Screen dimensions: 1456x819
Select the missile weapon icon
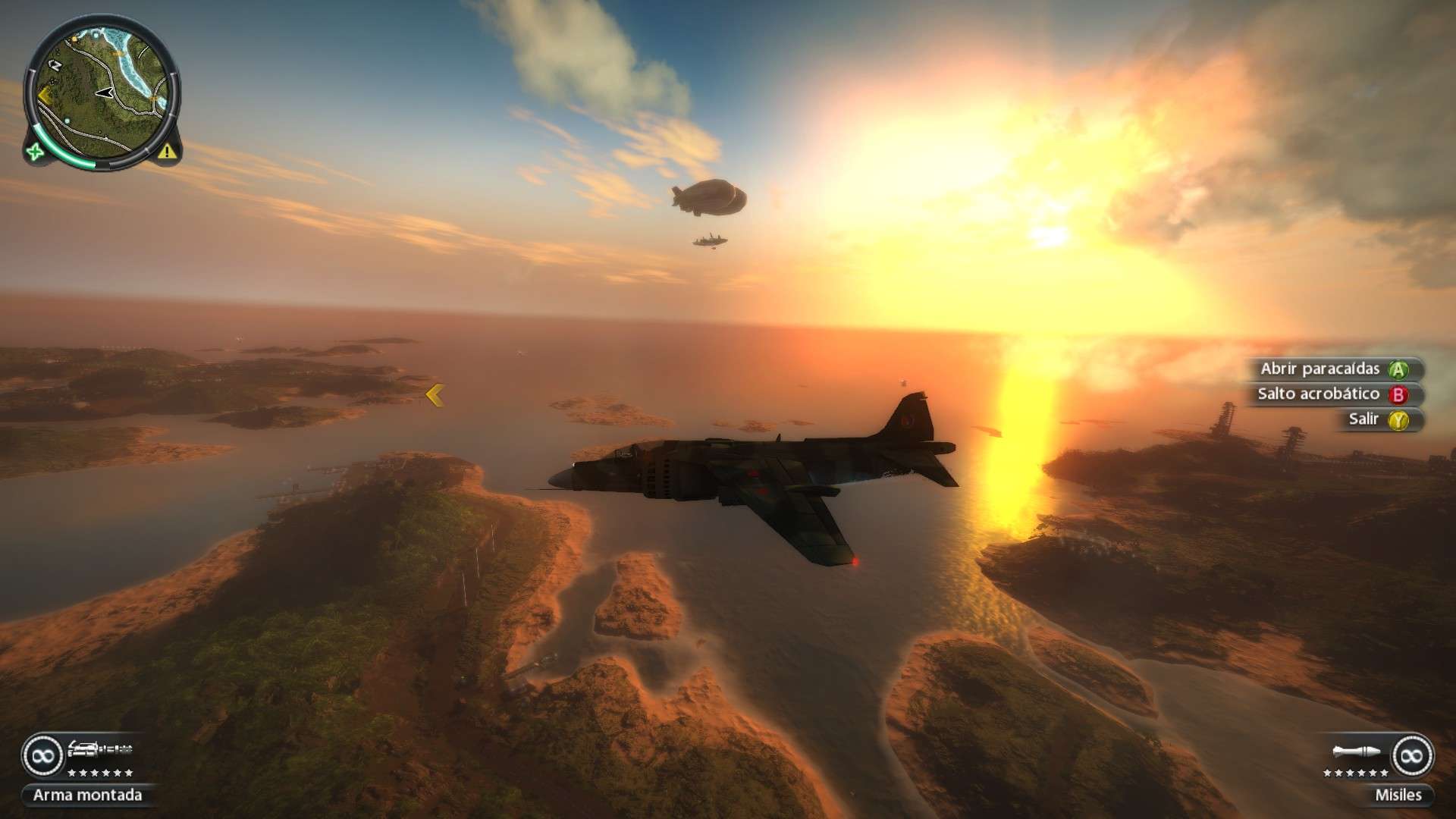(x=1359, y=752)
